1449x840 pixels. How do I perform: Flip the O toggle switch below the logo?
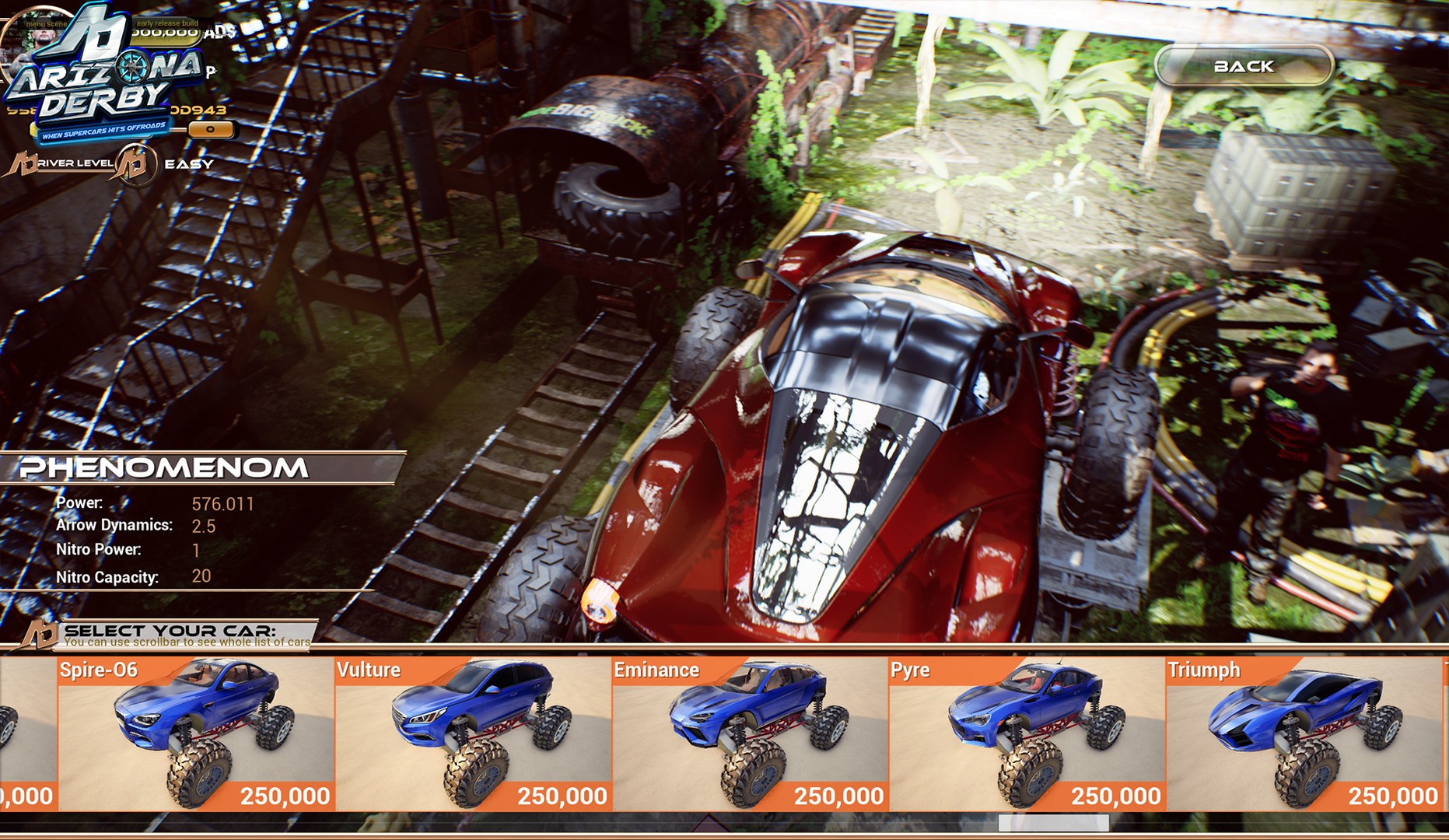[x=211, y=130]
